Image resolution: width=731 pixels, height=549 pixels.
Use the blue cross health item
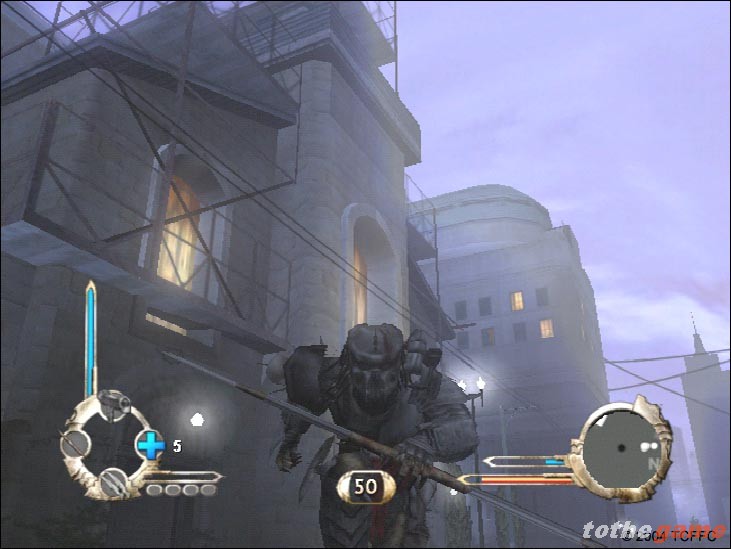(x=150, y=445)
